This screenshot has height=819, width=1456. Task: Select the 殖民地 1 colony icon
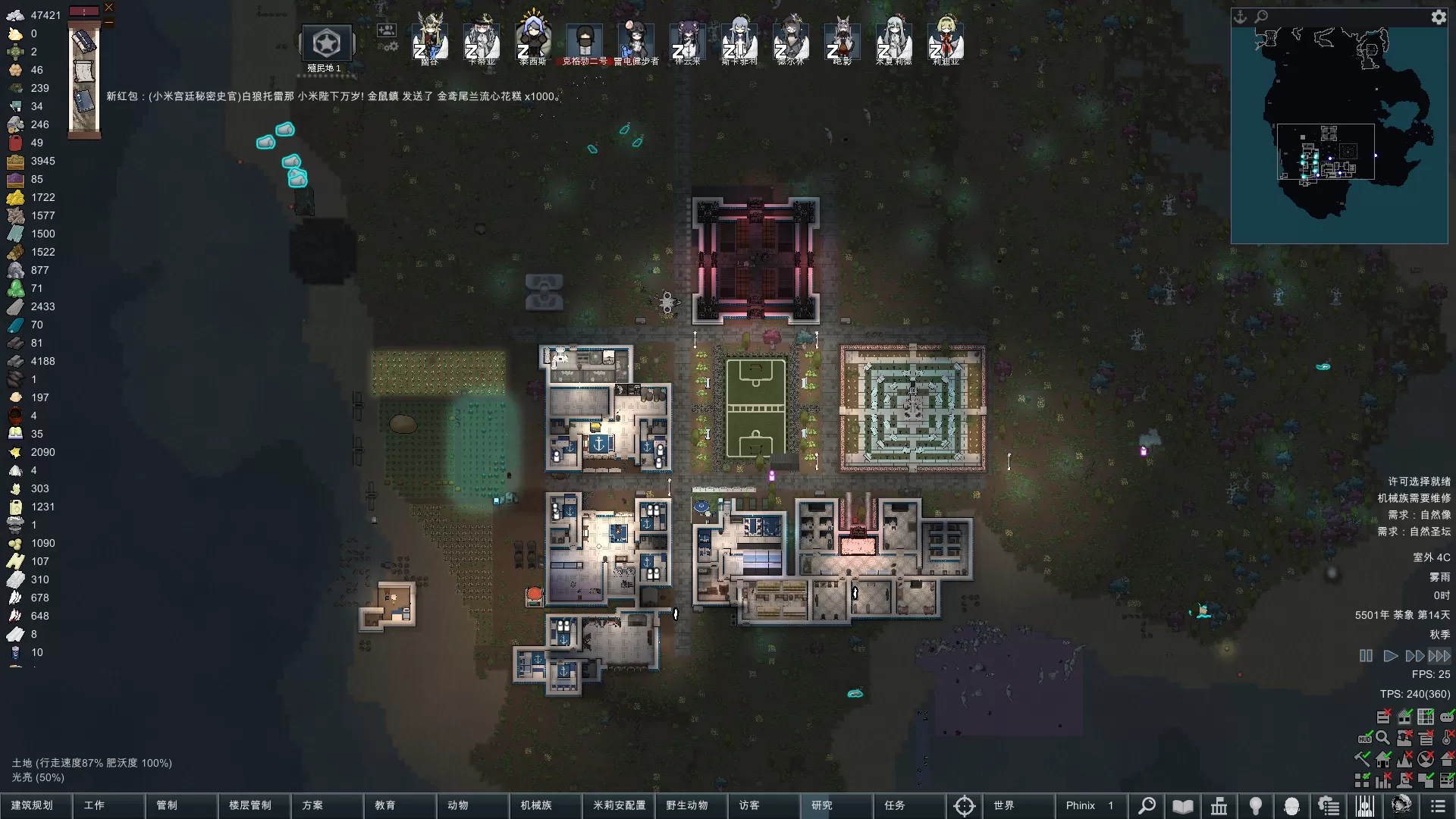(327, 44)
